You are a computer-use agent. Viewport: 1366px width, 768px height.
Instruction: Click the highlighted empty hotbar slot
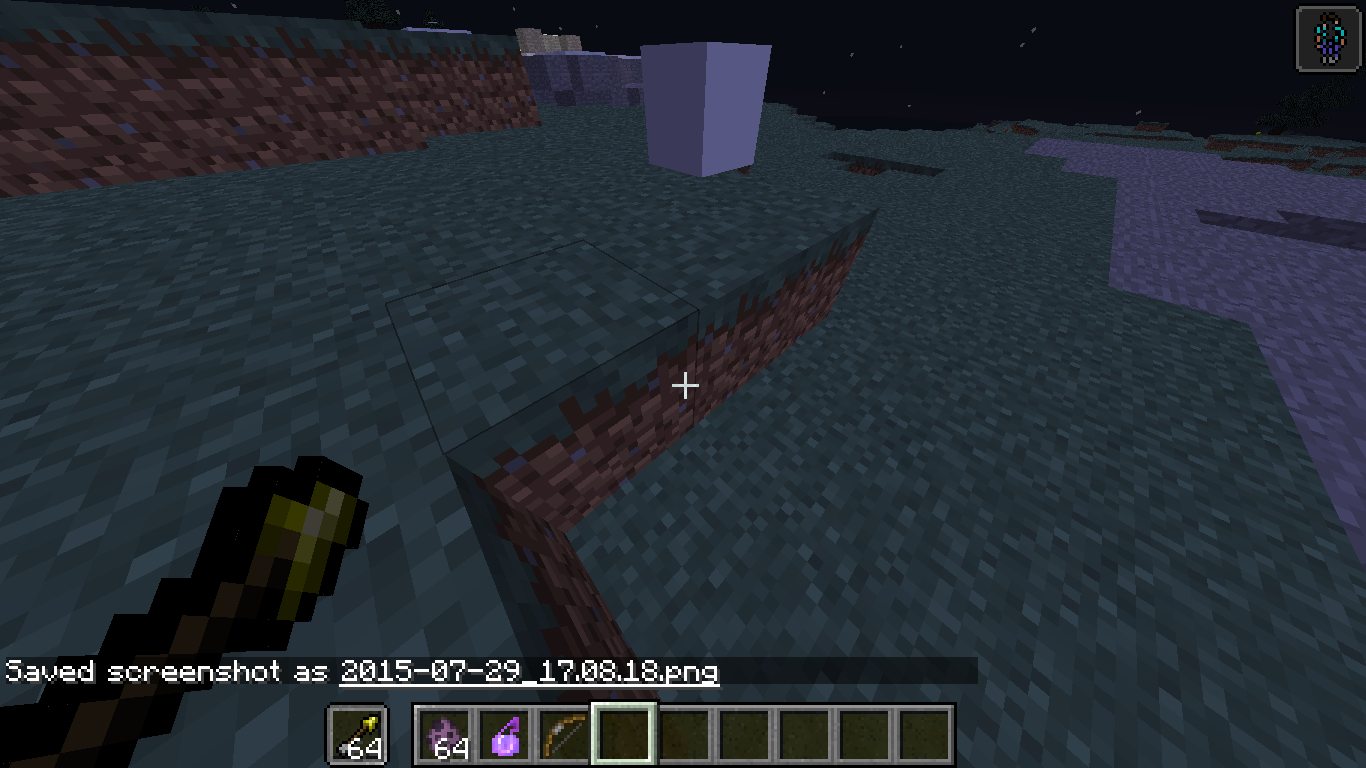coord(624,735)
